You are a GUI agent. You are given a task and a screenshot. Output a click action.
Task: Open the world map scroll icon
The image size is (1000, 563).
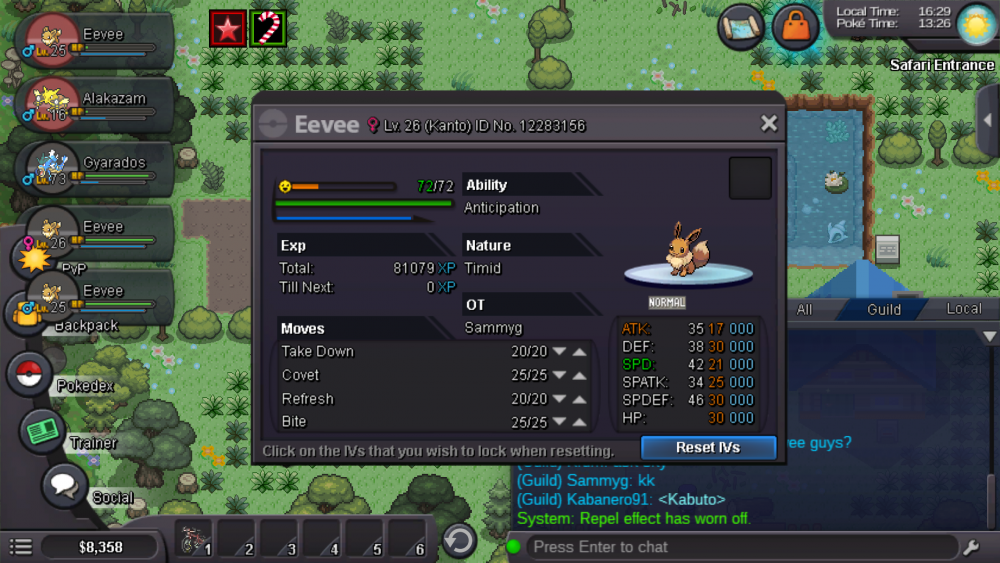tap(741, 27)
